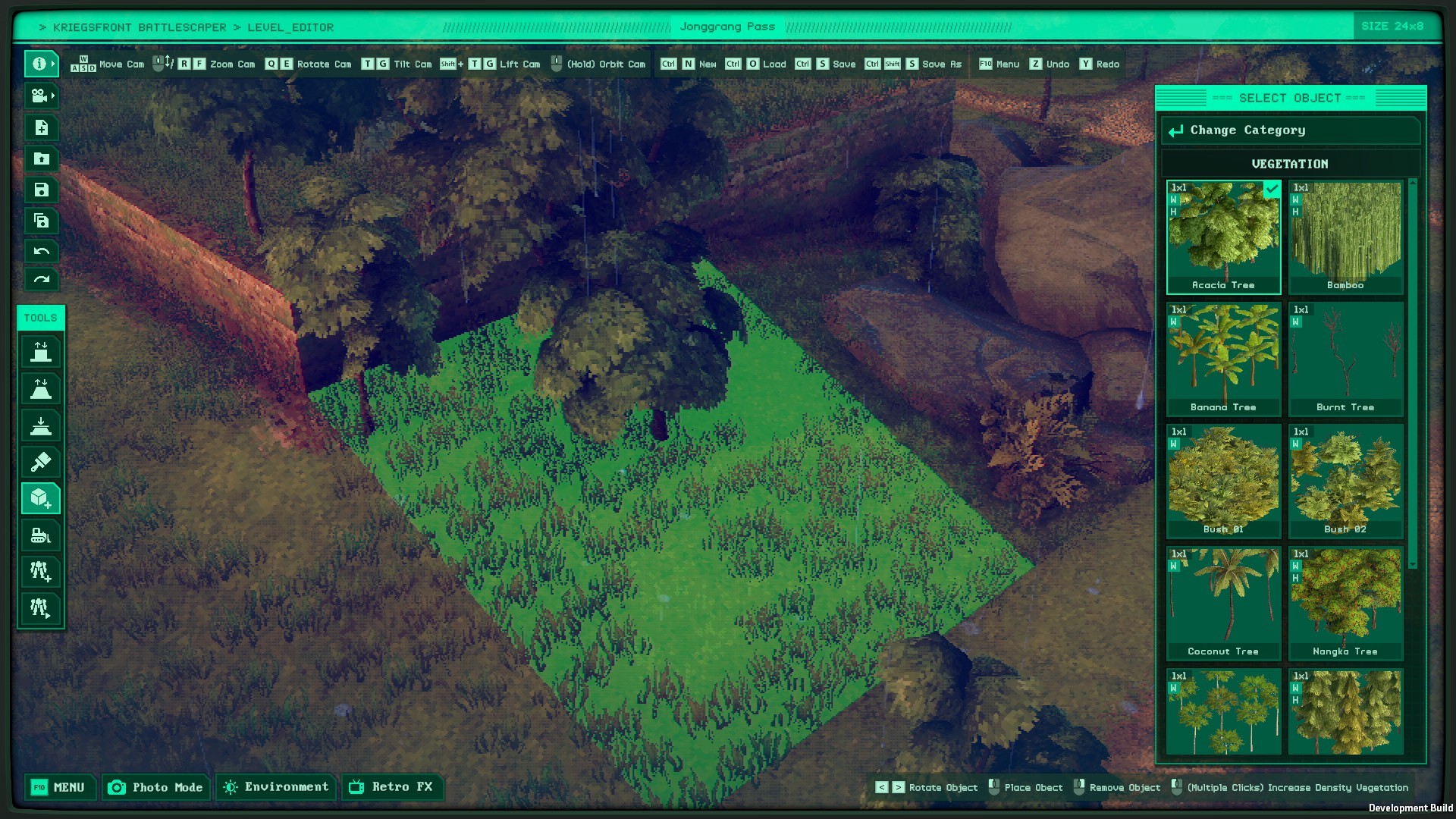
Task: Click the save icon in the left sidebar
Action: pos(41,190)
